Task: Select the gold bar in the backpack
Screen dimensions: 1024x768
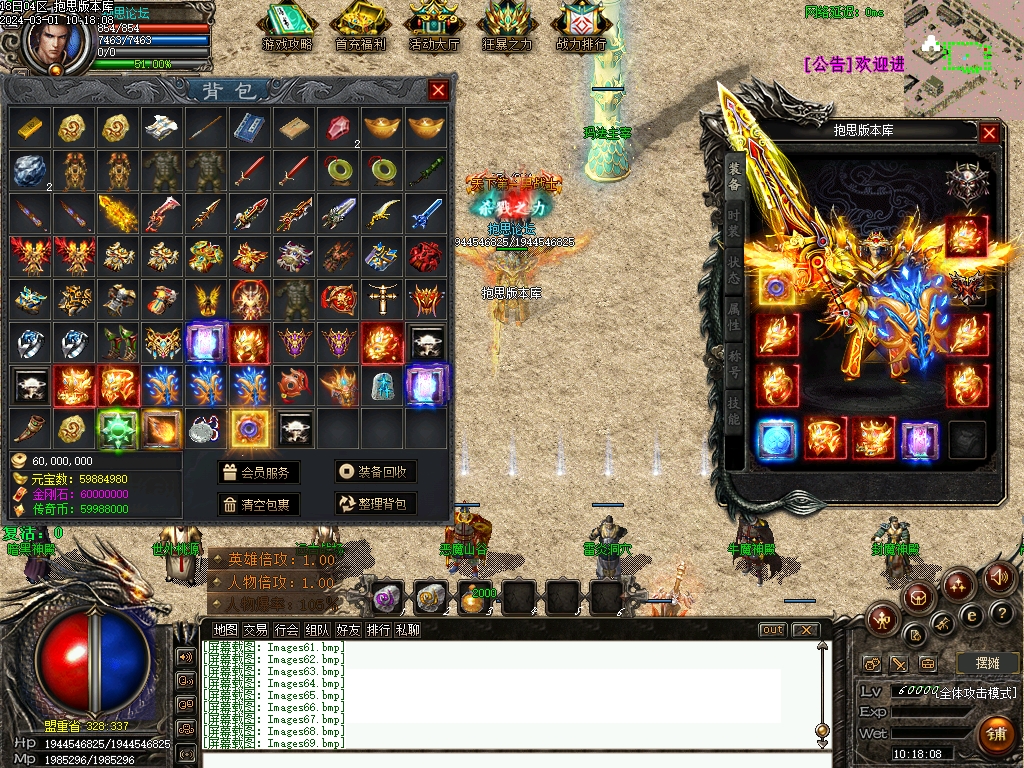Action: 30,127
